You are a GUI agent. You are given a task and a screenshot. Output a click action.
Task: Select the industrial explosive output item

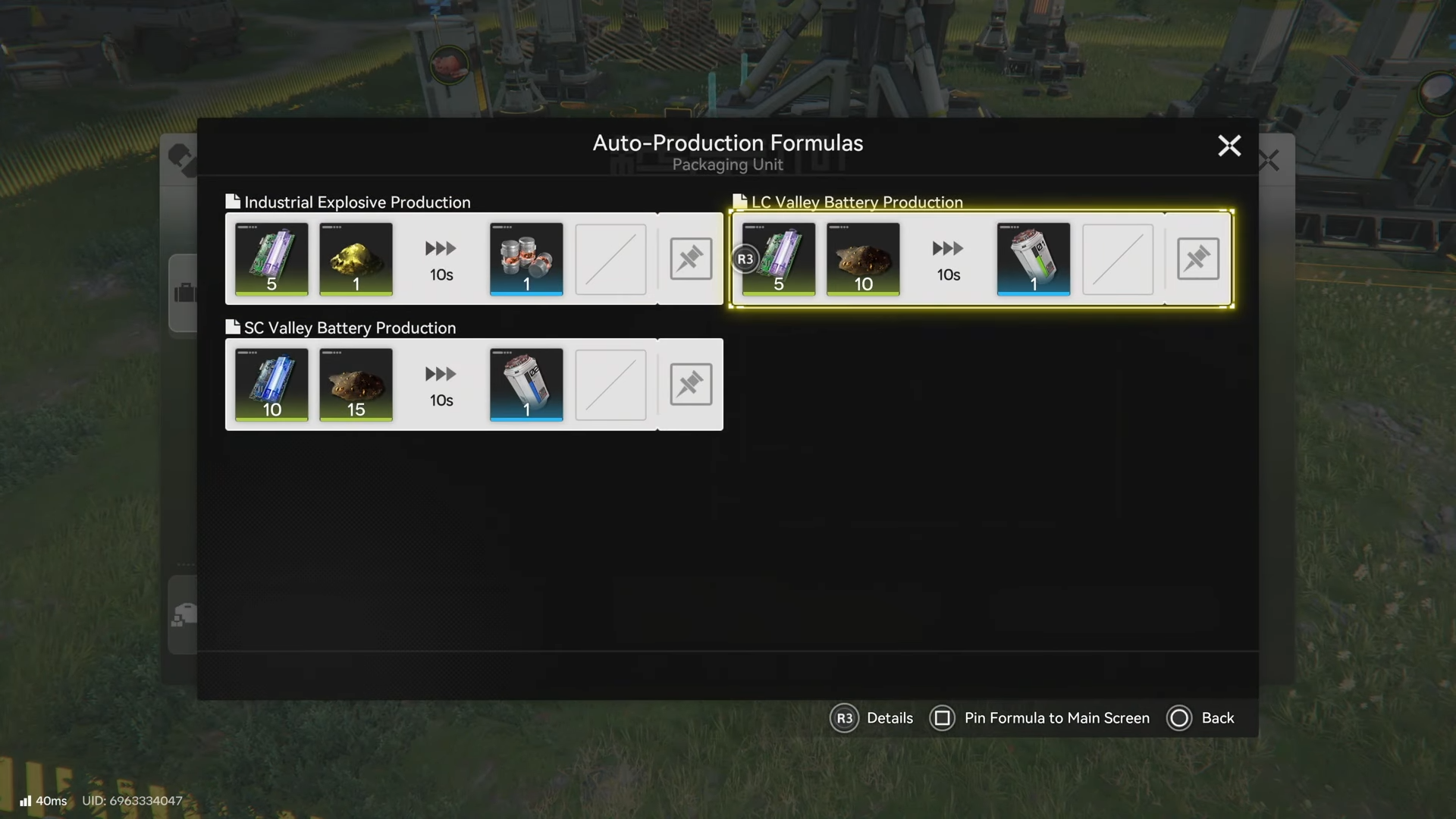pyautogui.click(x=526, y=259)
